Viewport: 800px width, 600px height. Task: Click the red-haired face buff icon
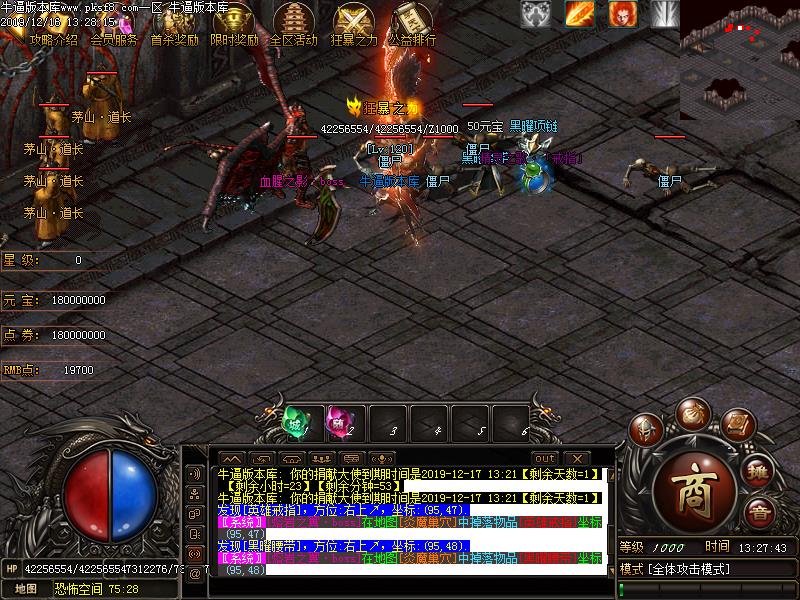(x=623, y=13)
